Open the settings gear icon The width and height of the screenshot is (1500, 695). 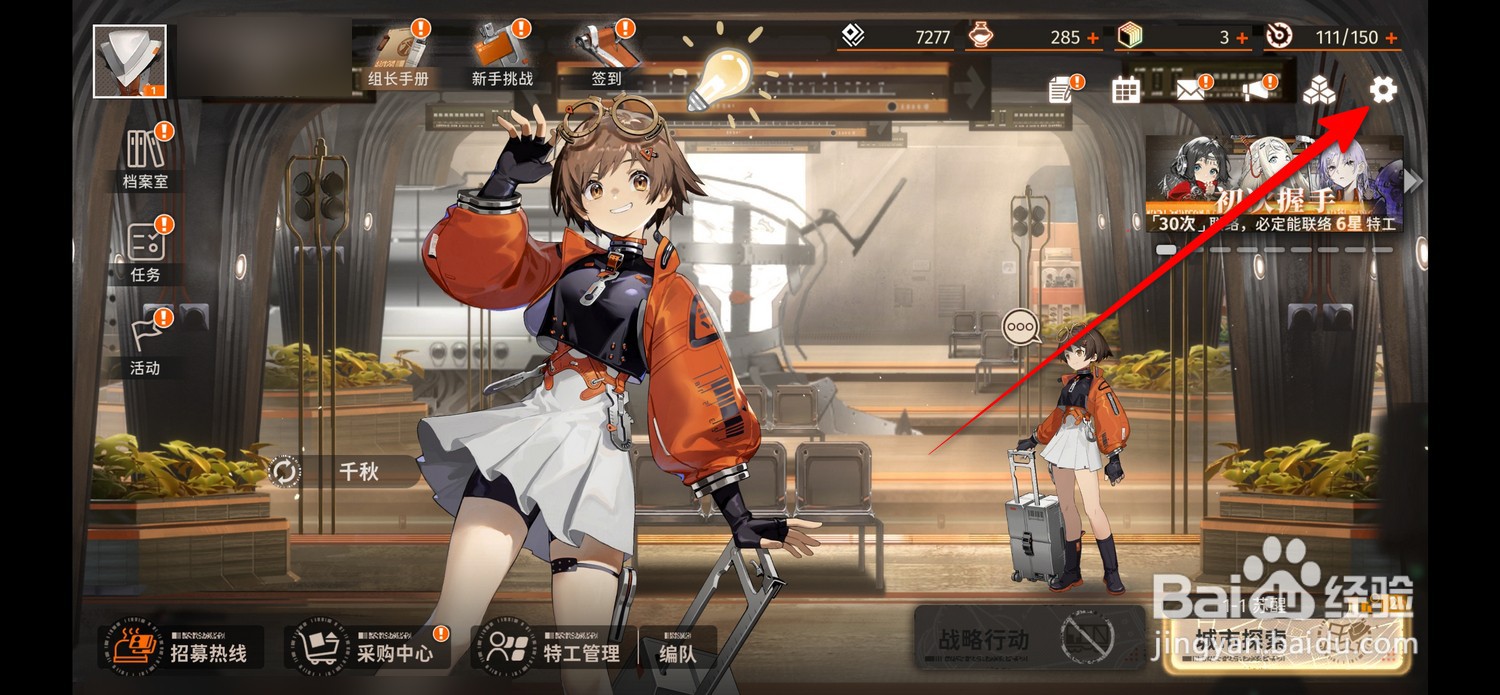pyautogui.click(x=1382, y=91)
